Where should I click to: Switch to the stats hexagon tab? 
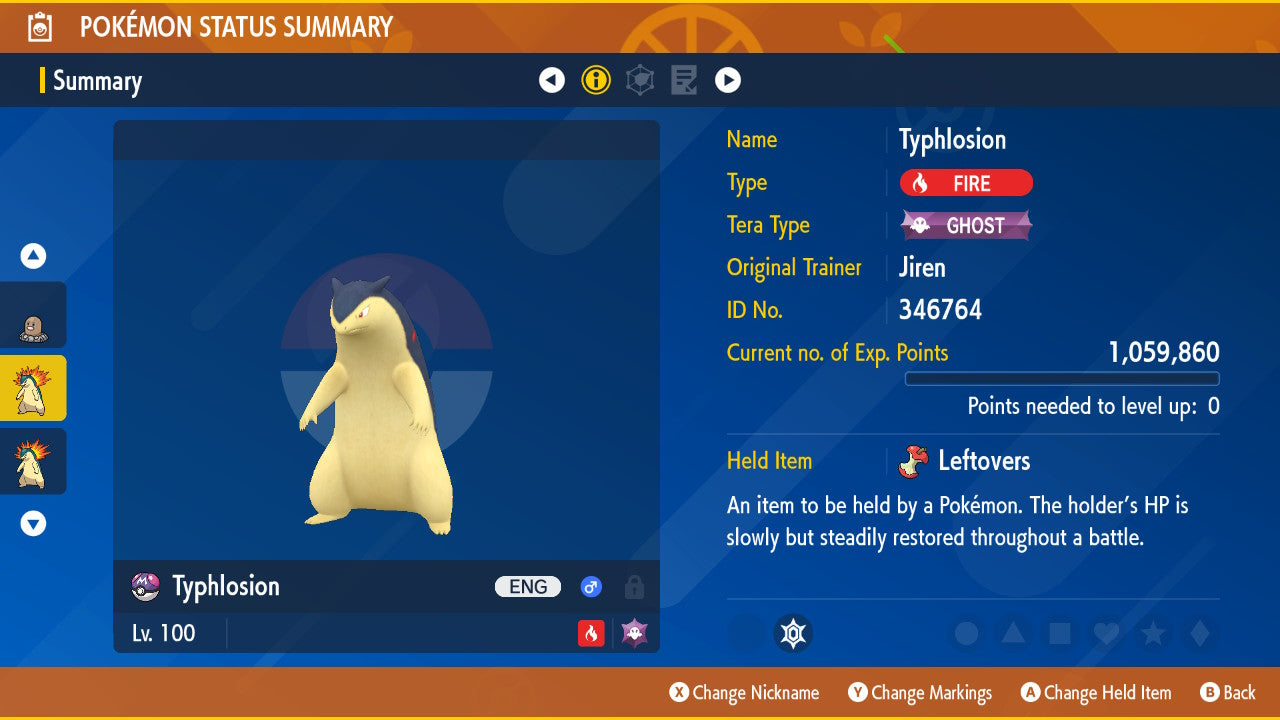tap(640, 80)
